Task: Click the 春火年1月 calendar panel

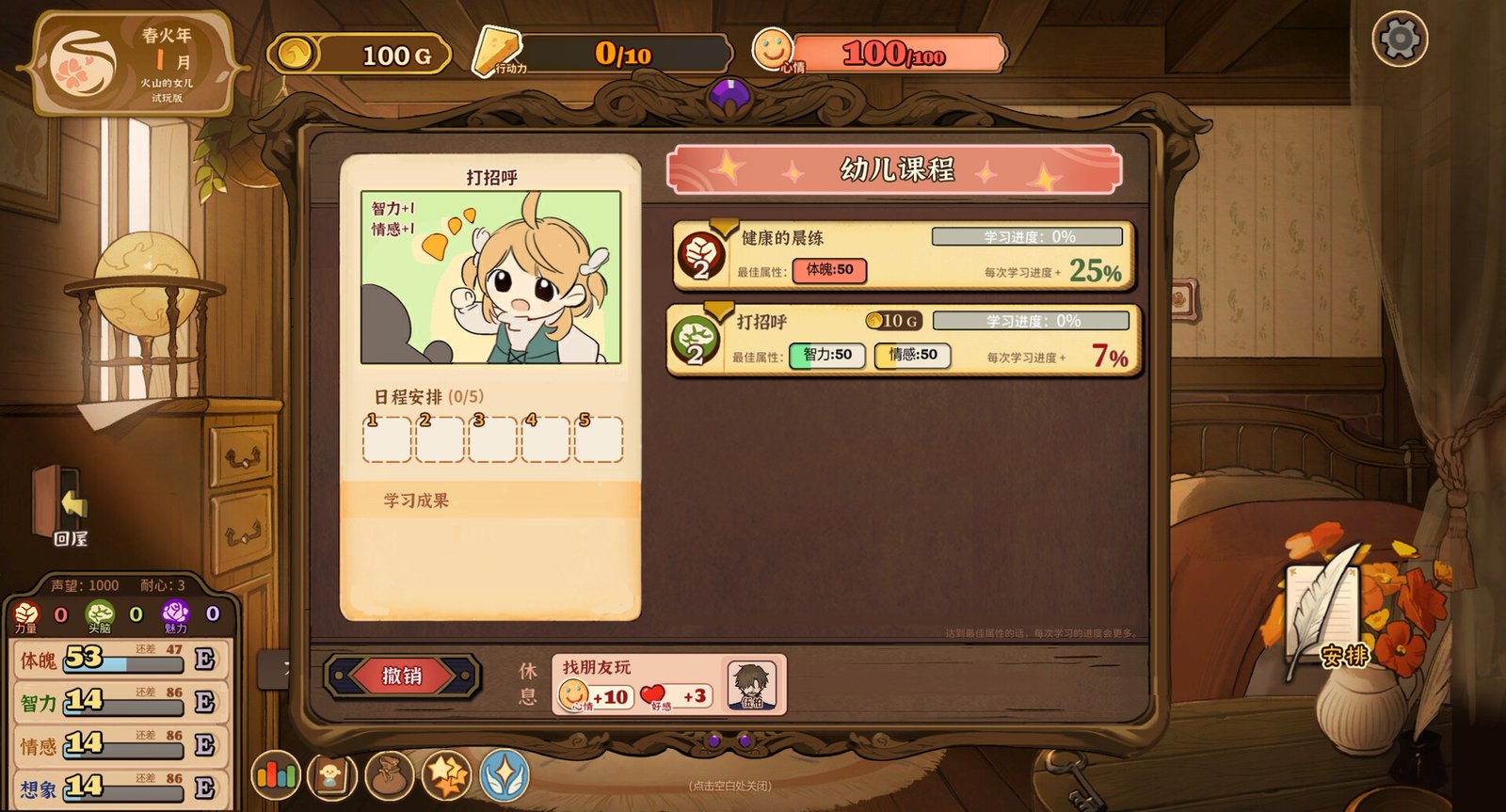Action: [x=132, y=56]
